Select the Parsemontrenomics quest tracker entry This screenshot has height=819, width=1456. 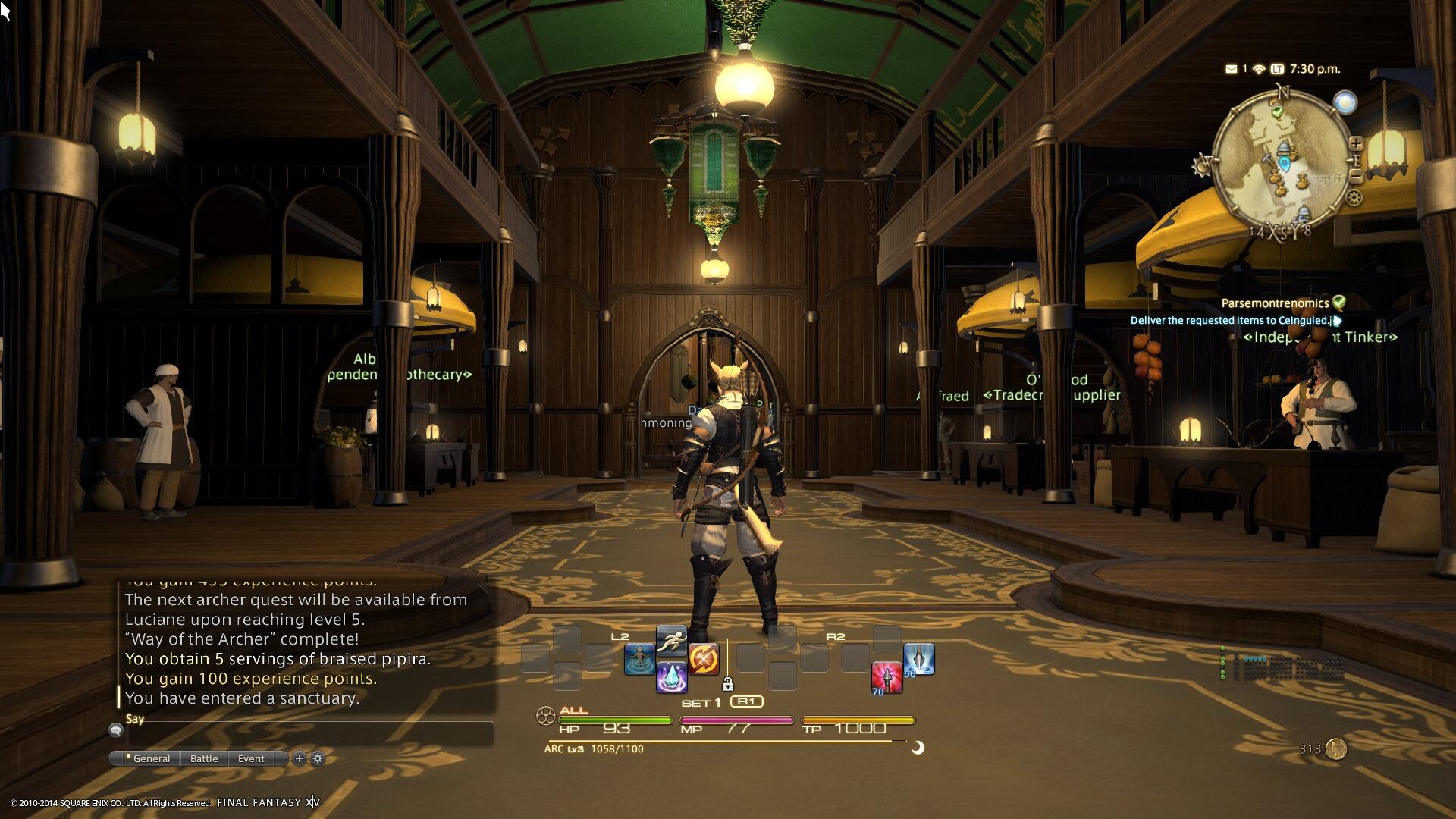[x=1275, y=303]
